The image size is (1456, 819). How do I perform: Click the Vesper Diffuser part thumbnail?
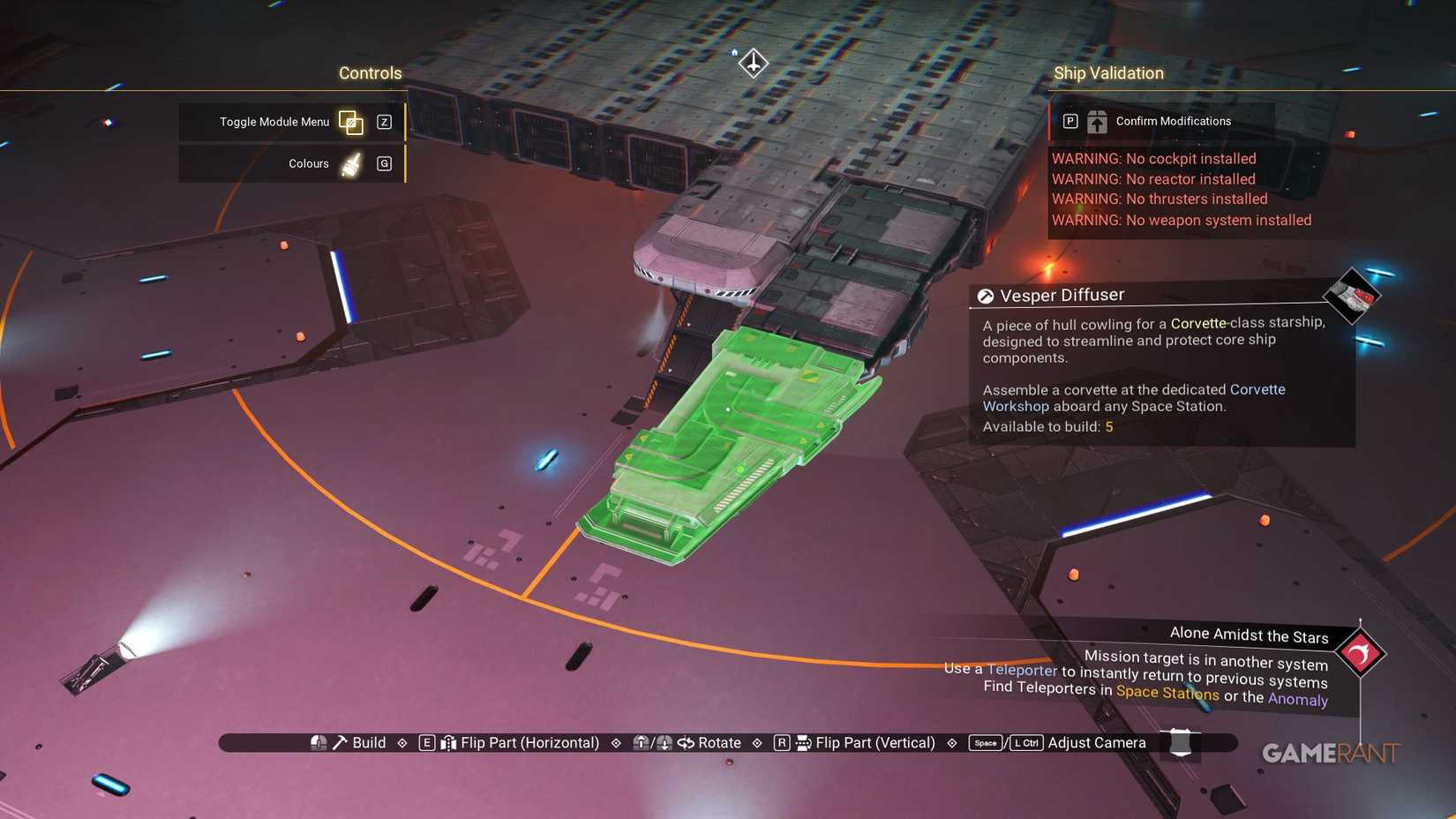(1351, 297)
